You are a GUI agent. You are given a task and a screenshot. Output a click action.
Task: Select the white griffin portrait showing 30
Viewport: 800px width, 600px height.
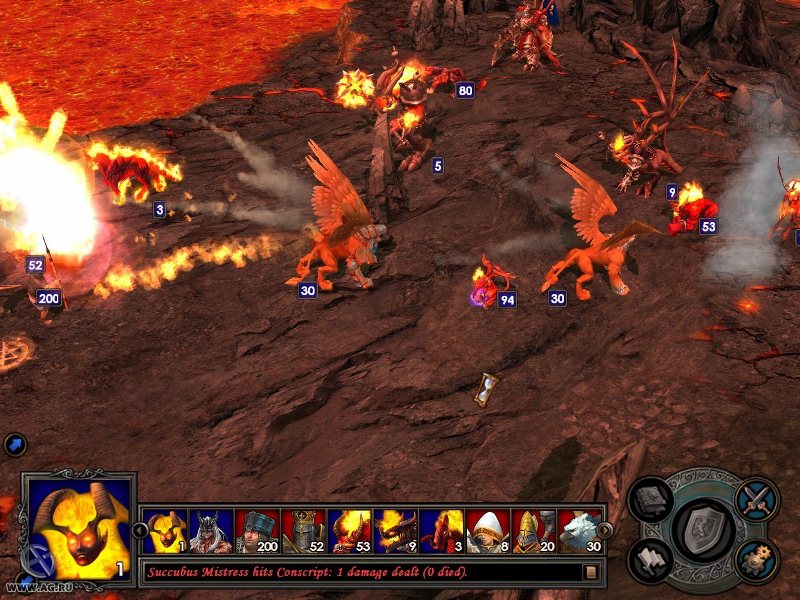578,531
